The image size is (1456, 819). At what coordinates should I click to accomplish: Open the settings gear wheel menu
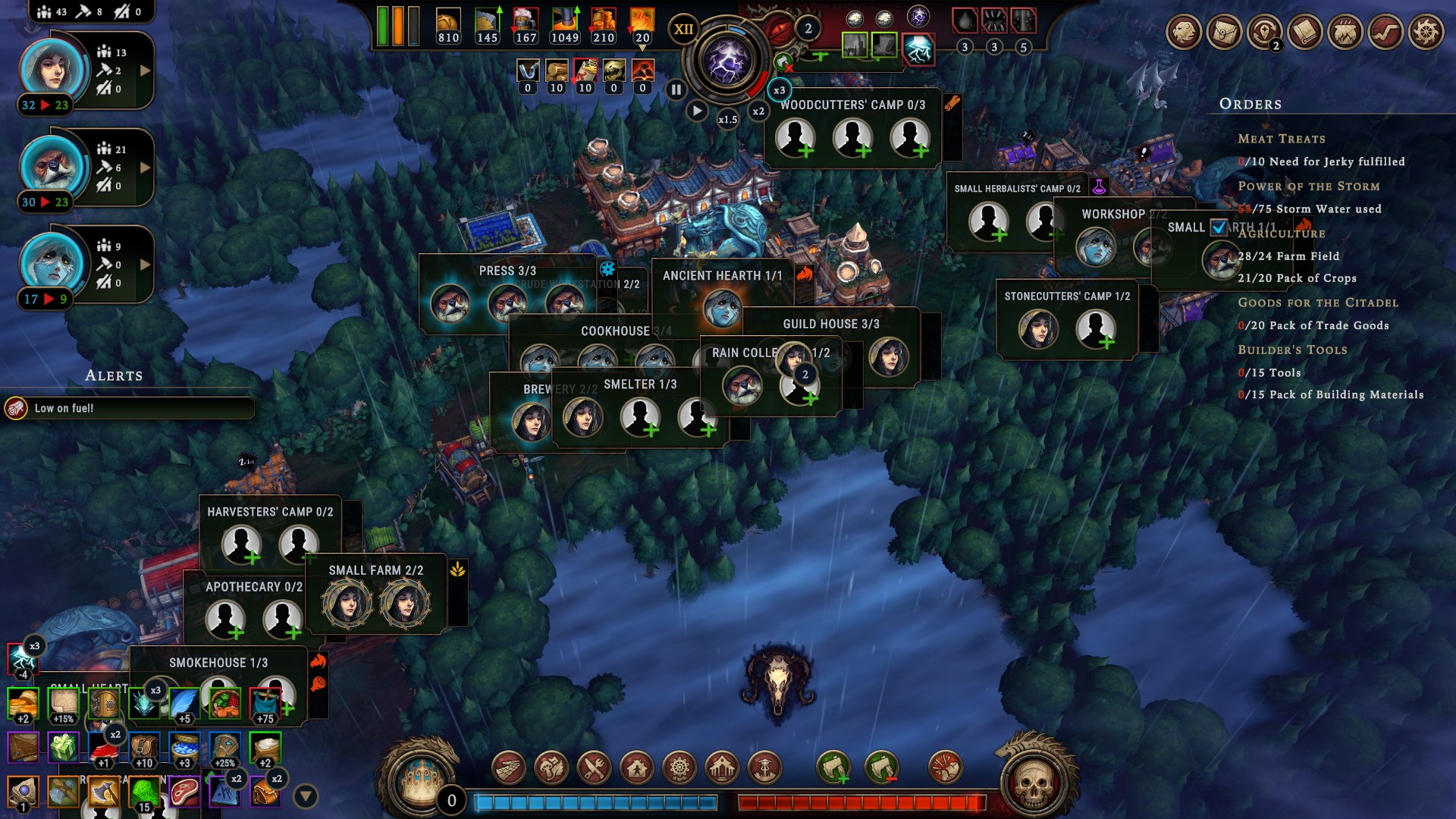tap(1426, 33)
